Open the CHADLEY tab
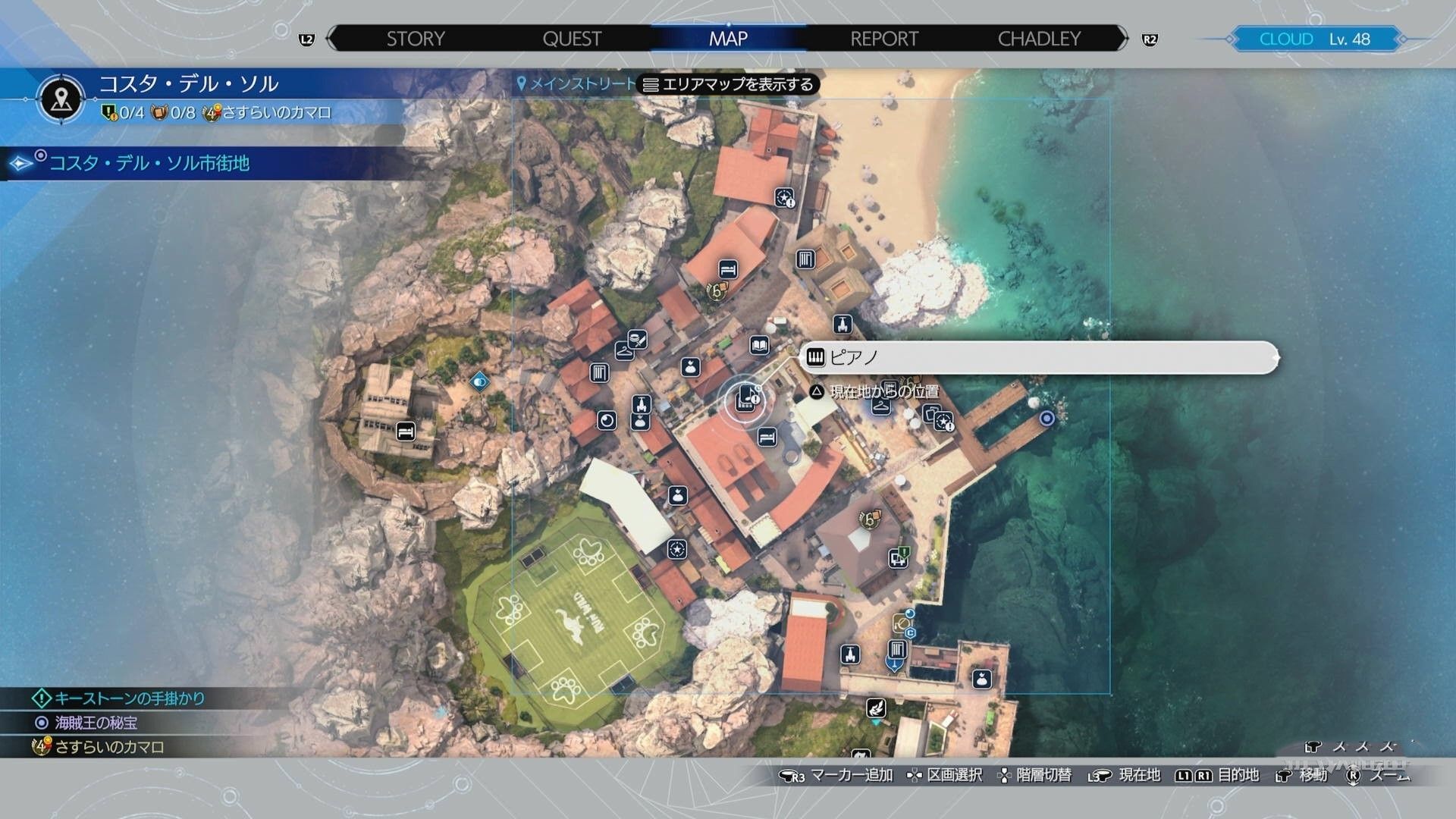 click(x=1039, y=39)
